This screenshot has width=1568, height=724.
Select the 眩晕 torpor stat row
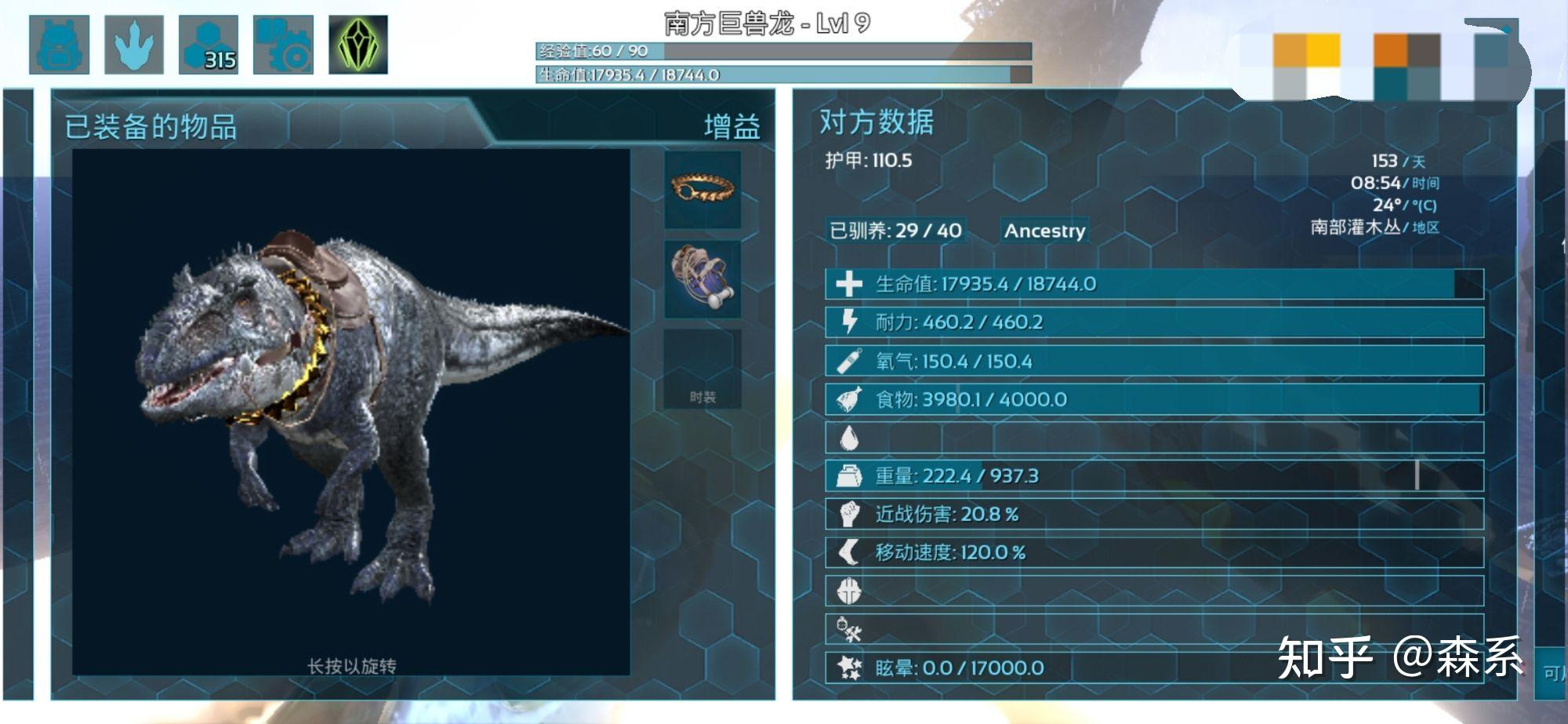click(x=1154, y=668)
